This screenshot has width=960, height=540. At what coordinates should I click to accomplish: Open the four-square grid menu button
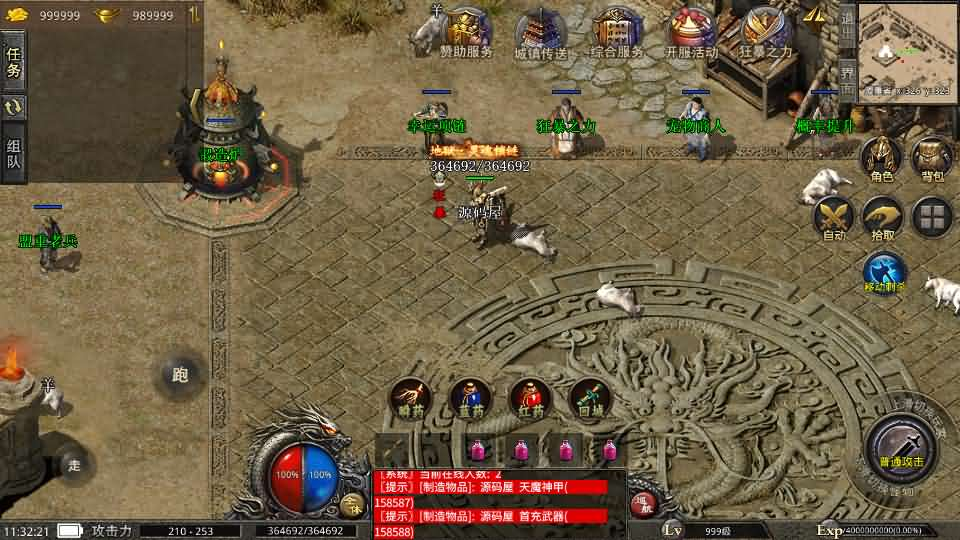tap(932, 216)
